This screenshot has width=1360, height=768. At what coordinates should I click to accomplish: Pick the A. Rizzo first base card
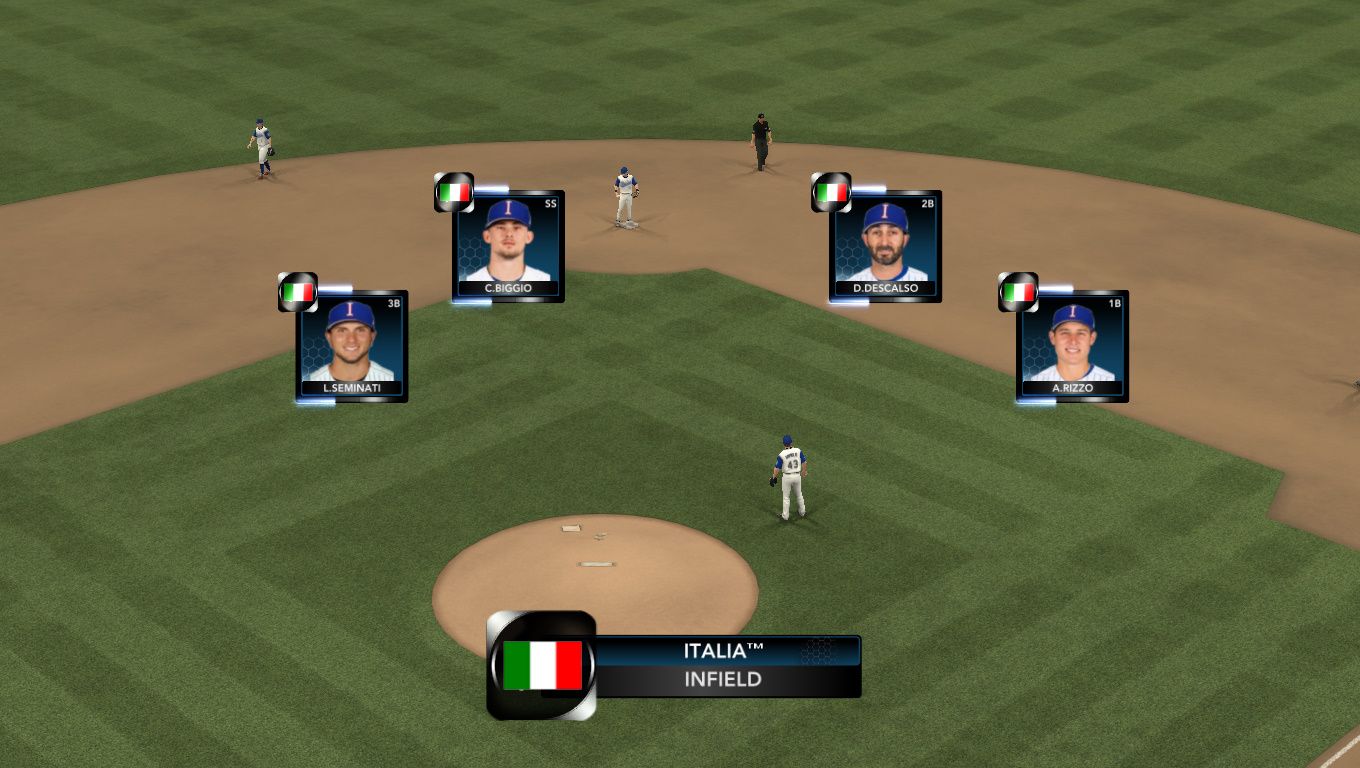pyautogui.click(x=1072, y=345)
